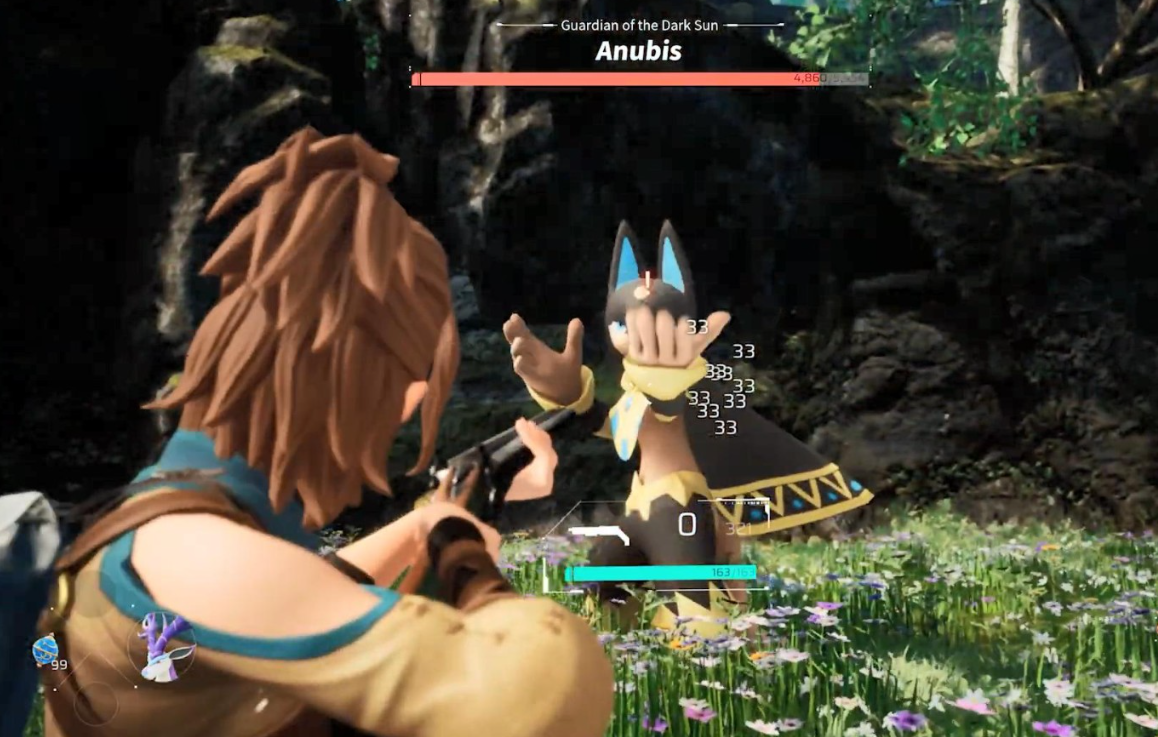The height and width of the screenshot is (737, 1158).
Task: Select the equipped shotgun weapon icon
Action: pyautogui.click(x=598, y=533)
